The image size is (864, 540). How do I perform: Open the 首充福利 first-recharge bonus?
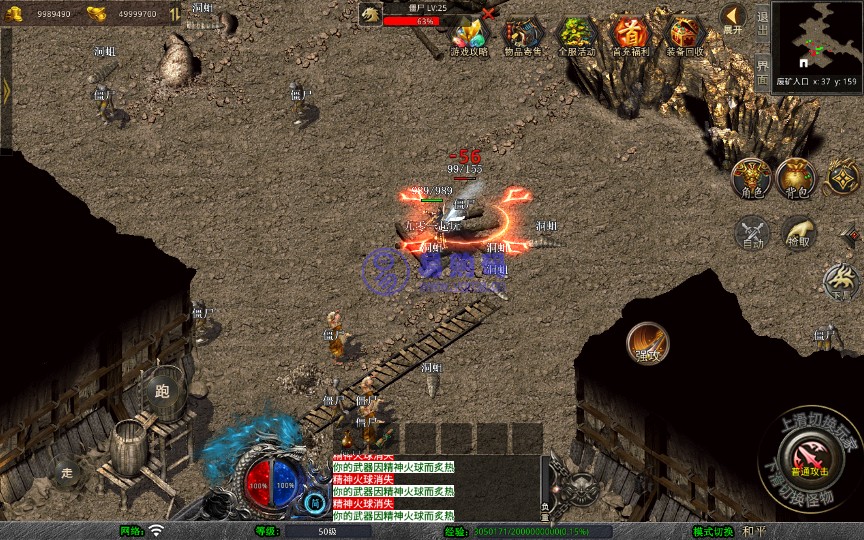click(630, 36)
